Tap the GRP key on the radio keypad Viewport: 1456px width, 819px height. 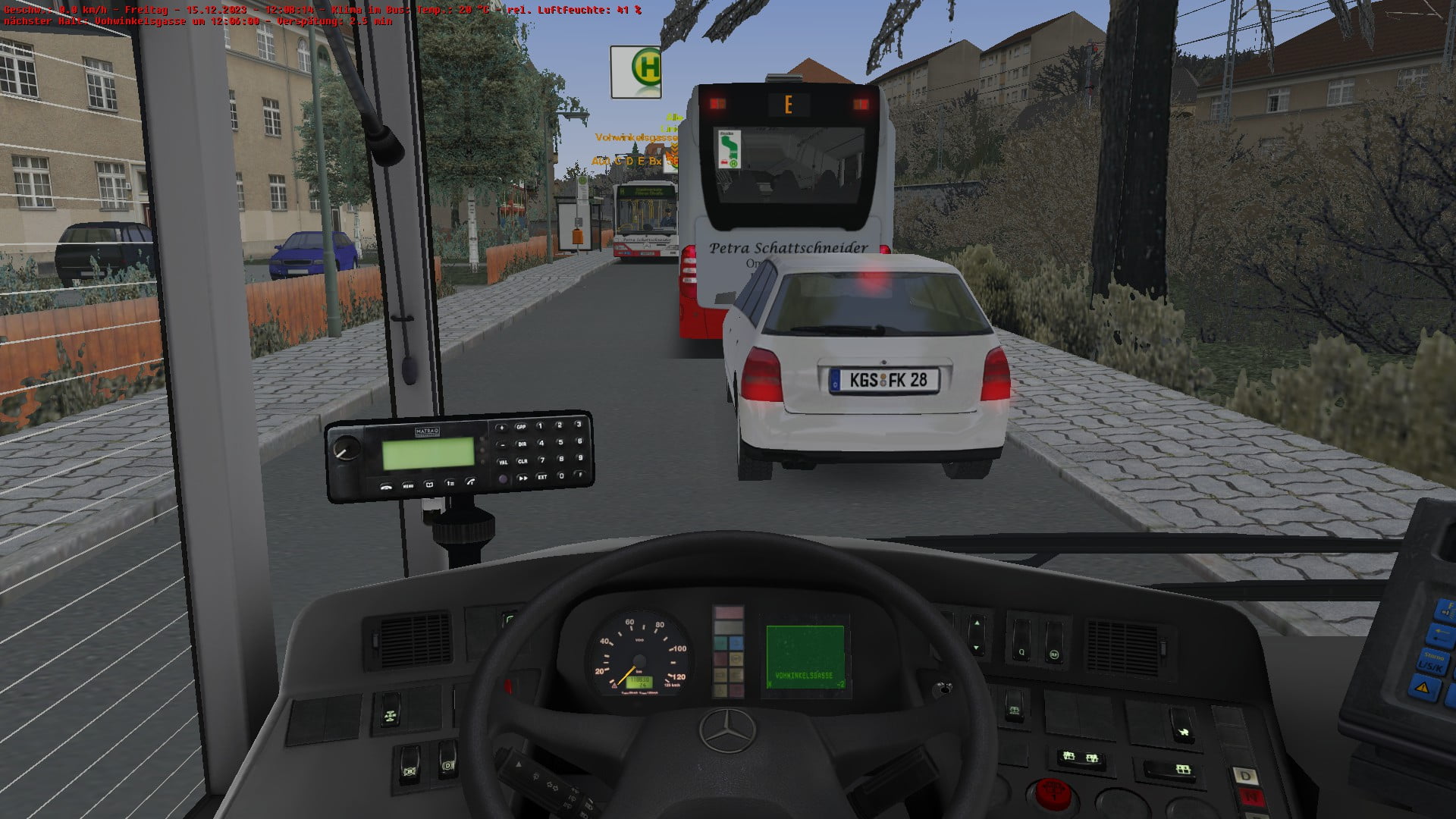521,427
